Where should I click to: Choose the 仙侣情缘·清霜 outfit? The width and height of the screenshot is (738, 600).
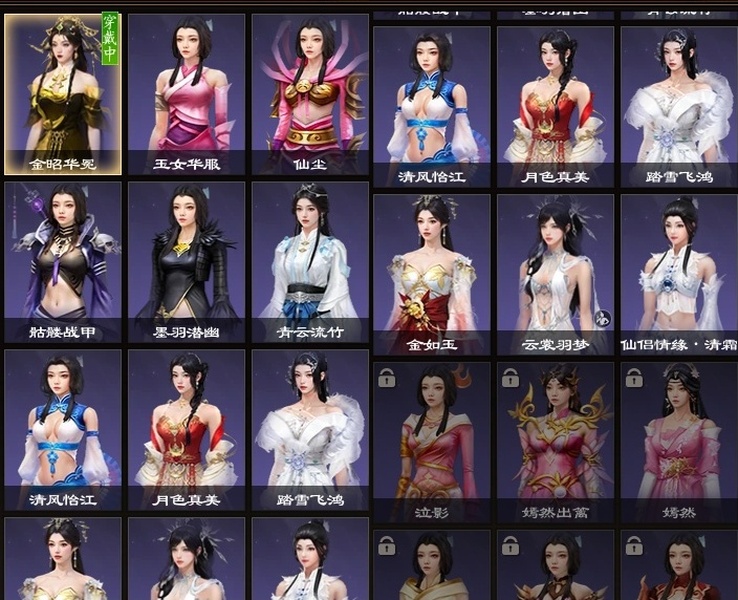tap(678, 272)
